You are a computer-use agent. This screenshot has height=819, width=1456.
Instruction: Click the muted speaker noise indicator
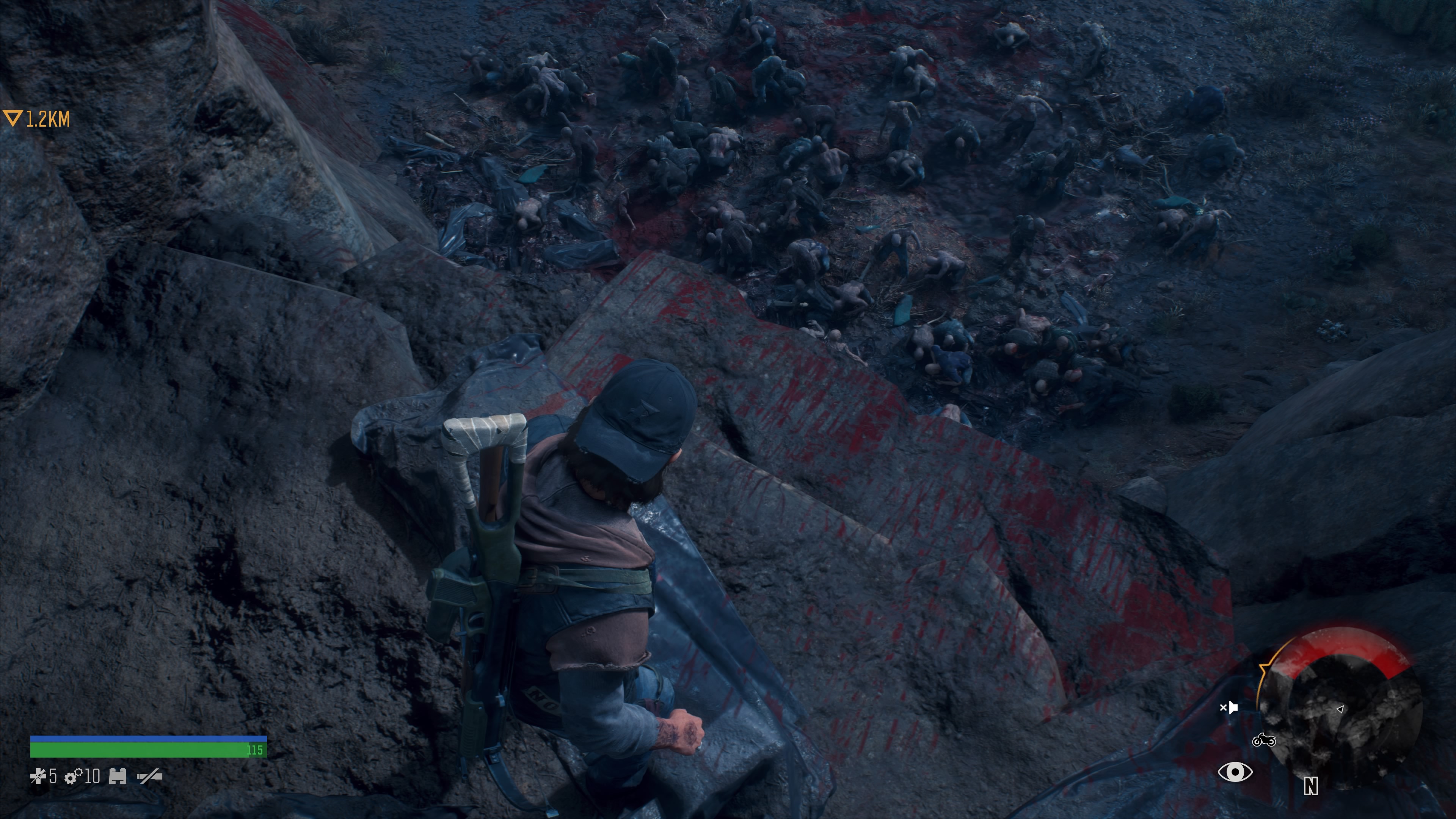(x=1229, y=707)
